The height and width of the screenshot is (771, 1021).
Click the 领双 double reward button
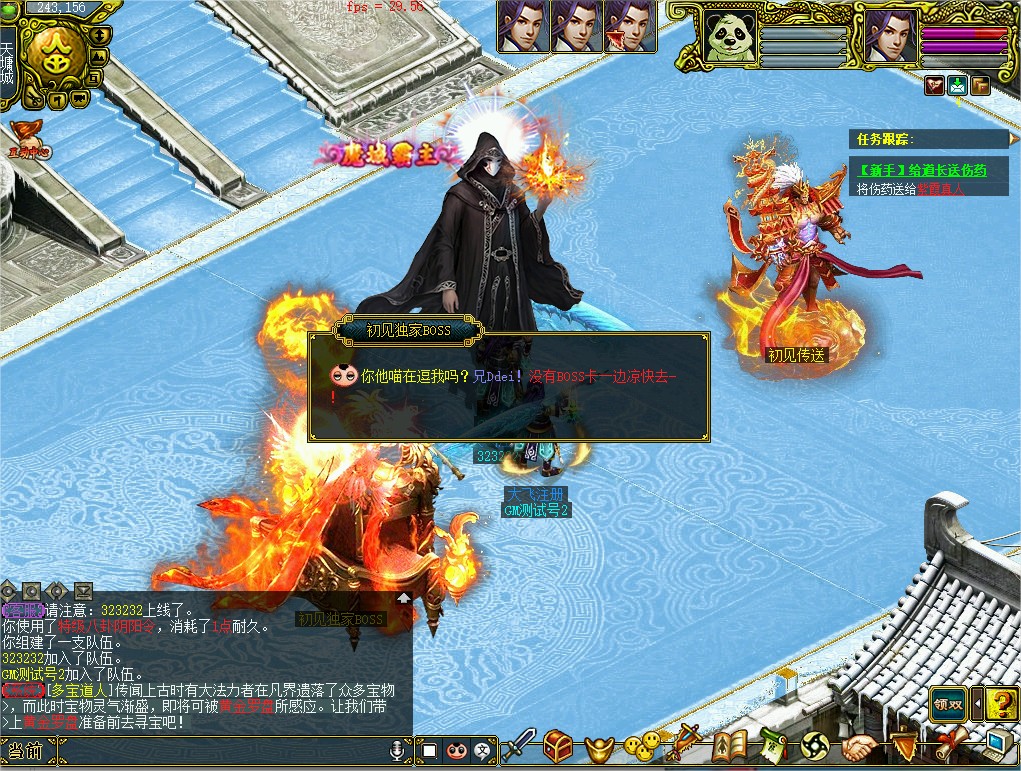[x=948, y=704]
